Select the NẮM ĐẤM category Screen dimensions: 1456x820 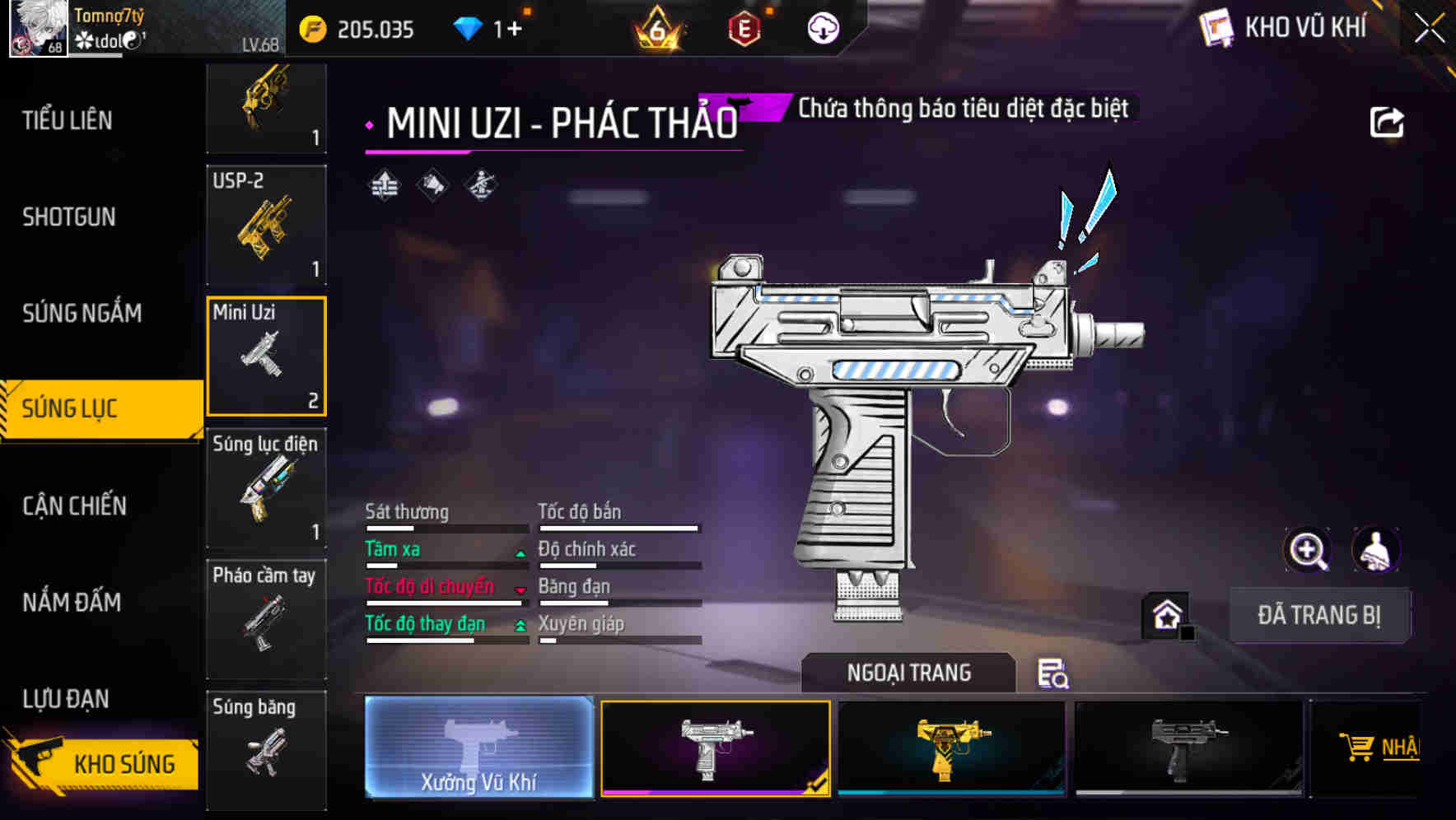click(x=72, y=602)
